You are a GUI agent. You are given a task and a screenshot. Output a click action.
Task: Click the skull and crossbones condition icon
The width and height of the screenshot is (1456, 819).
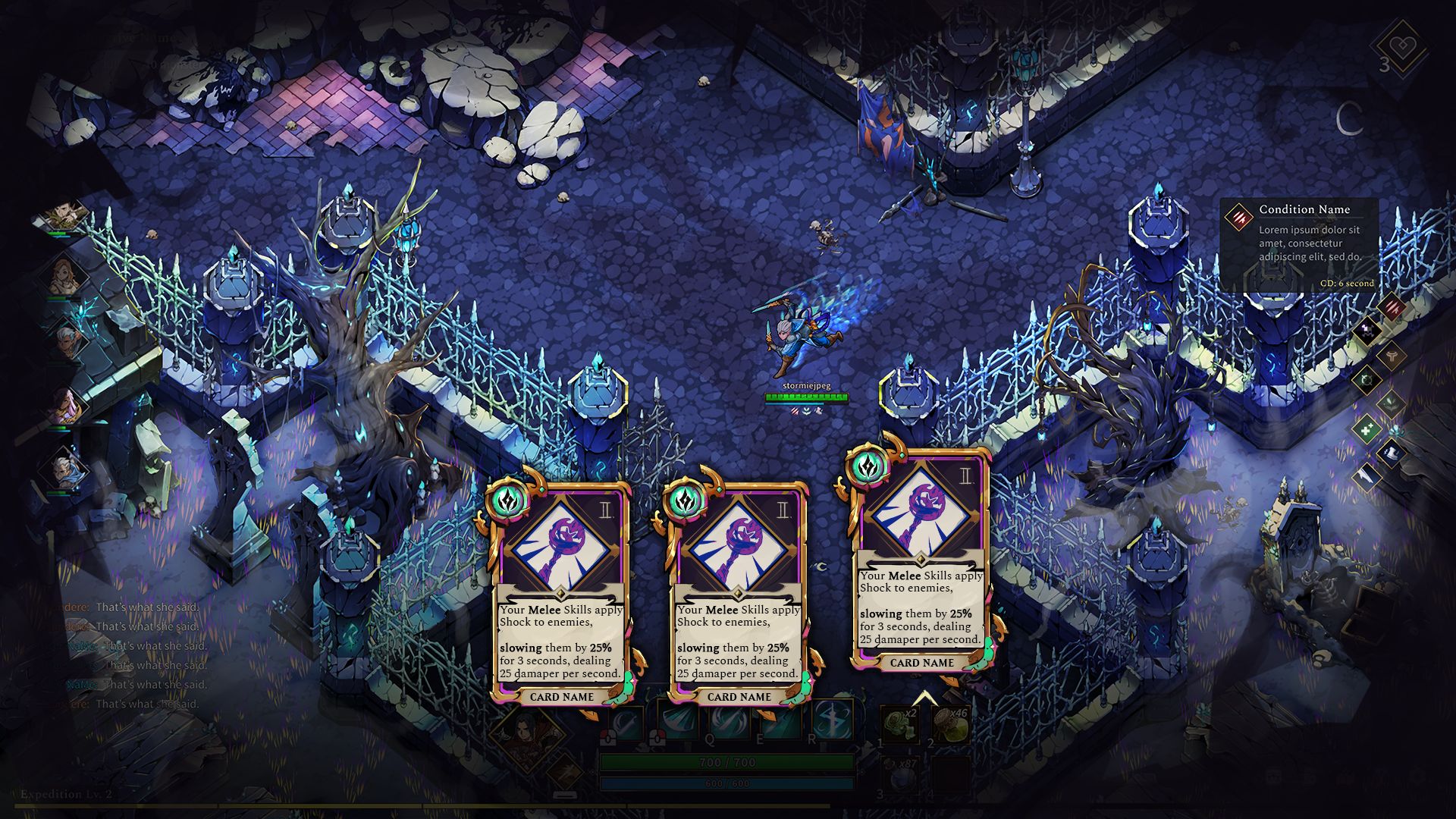(1367, 330)
